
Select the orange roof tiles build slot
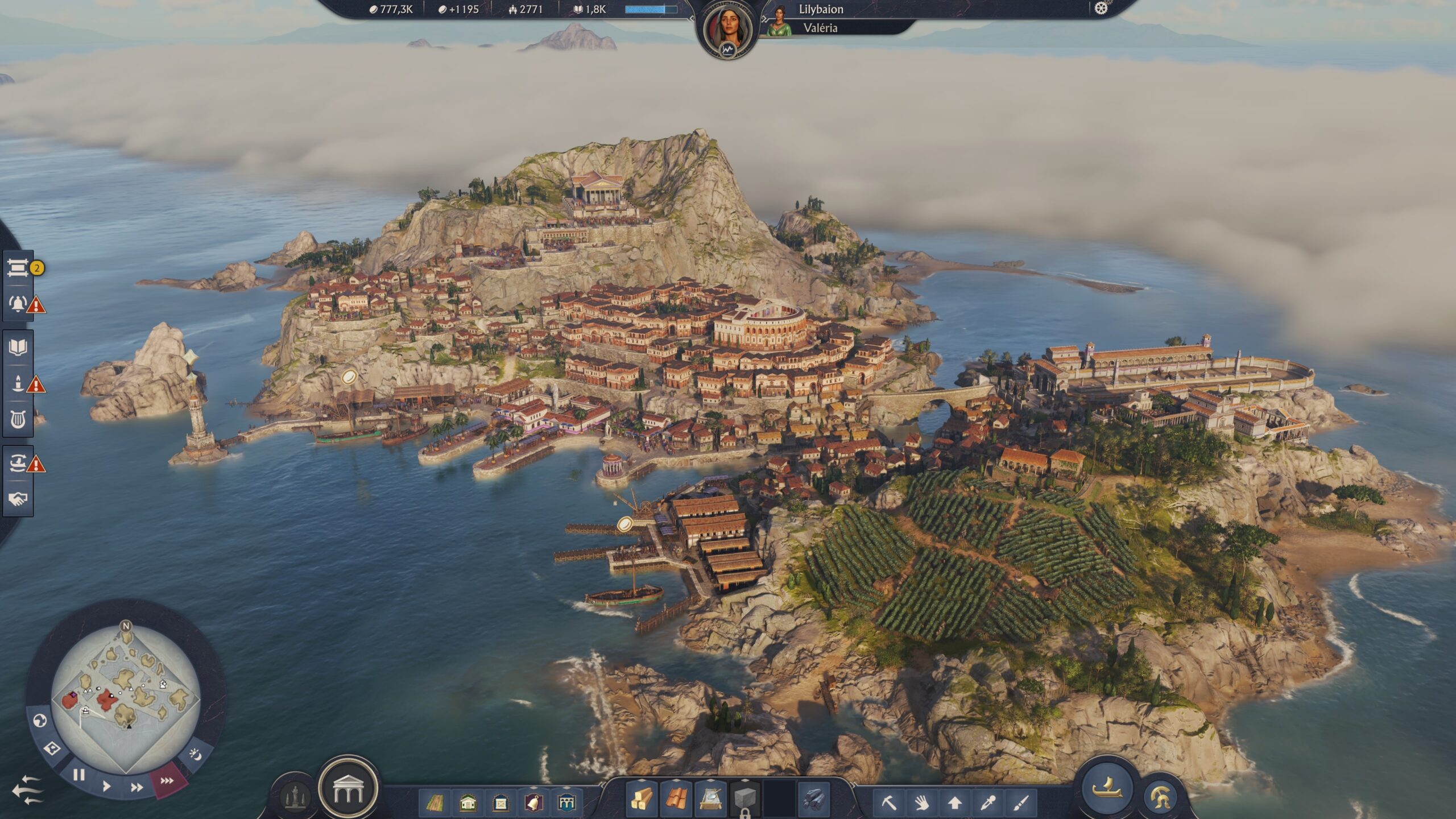(x=676, y=800)
